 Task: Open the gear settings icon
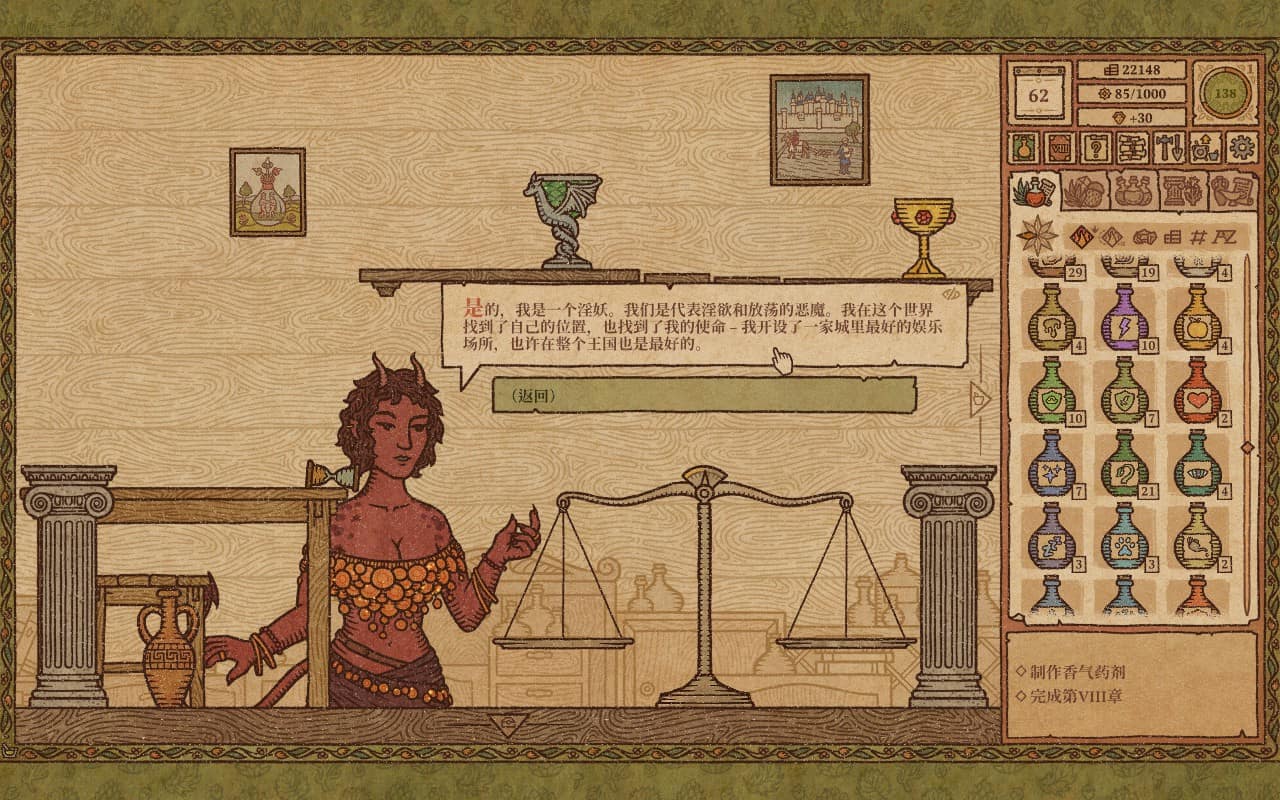[1241, 148]
